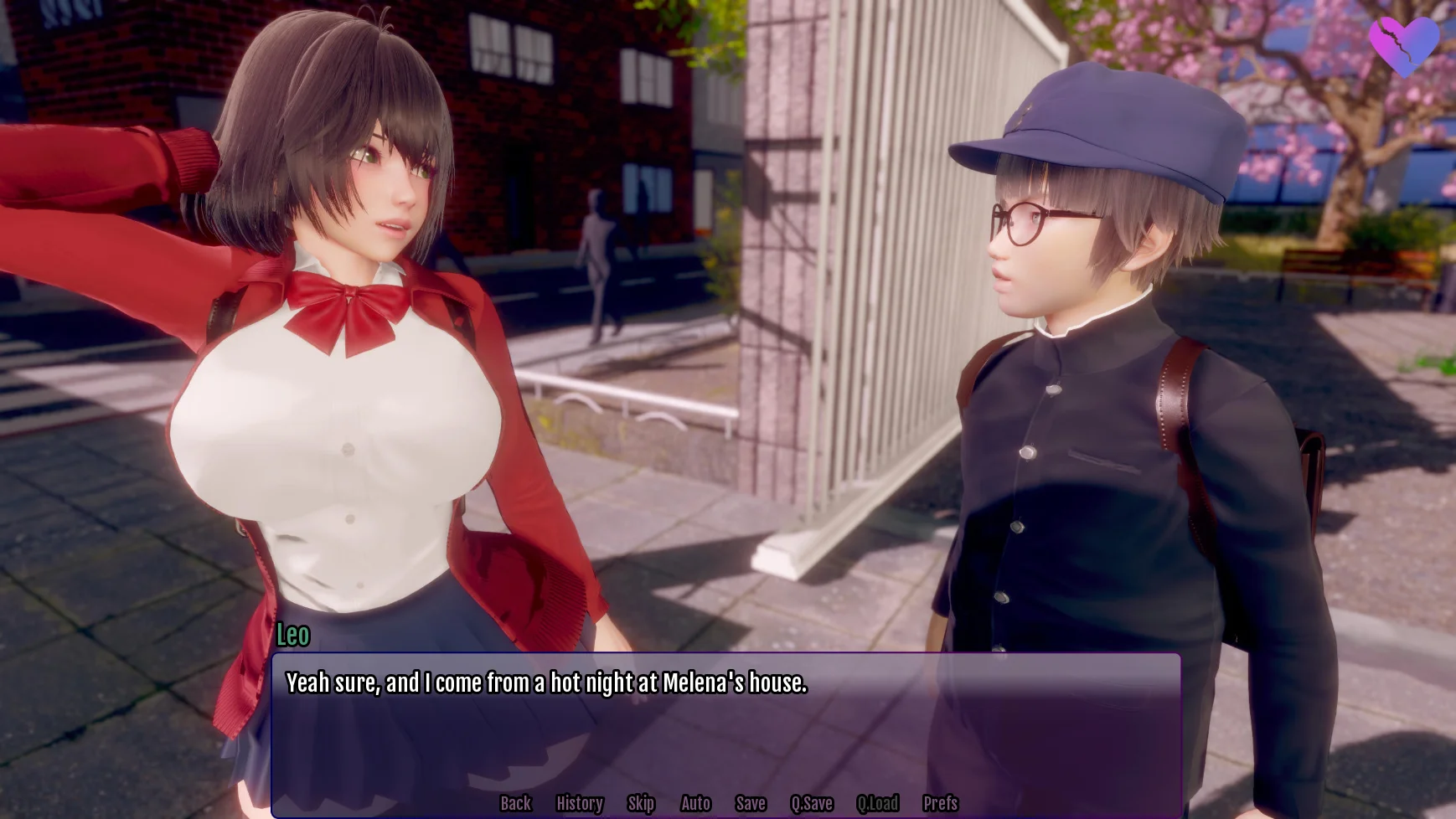Toggle Auto-advance mode
Viewport: 1456px width, 819px height.
point(695,803)
